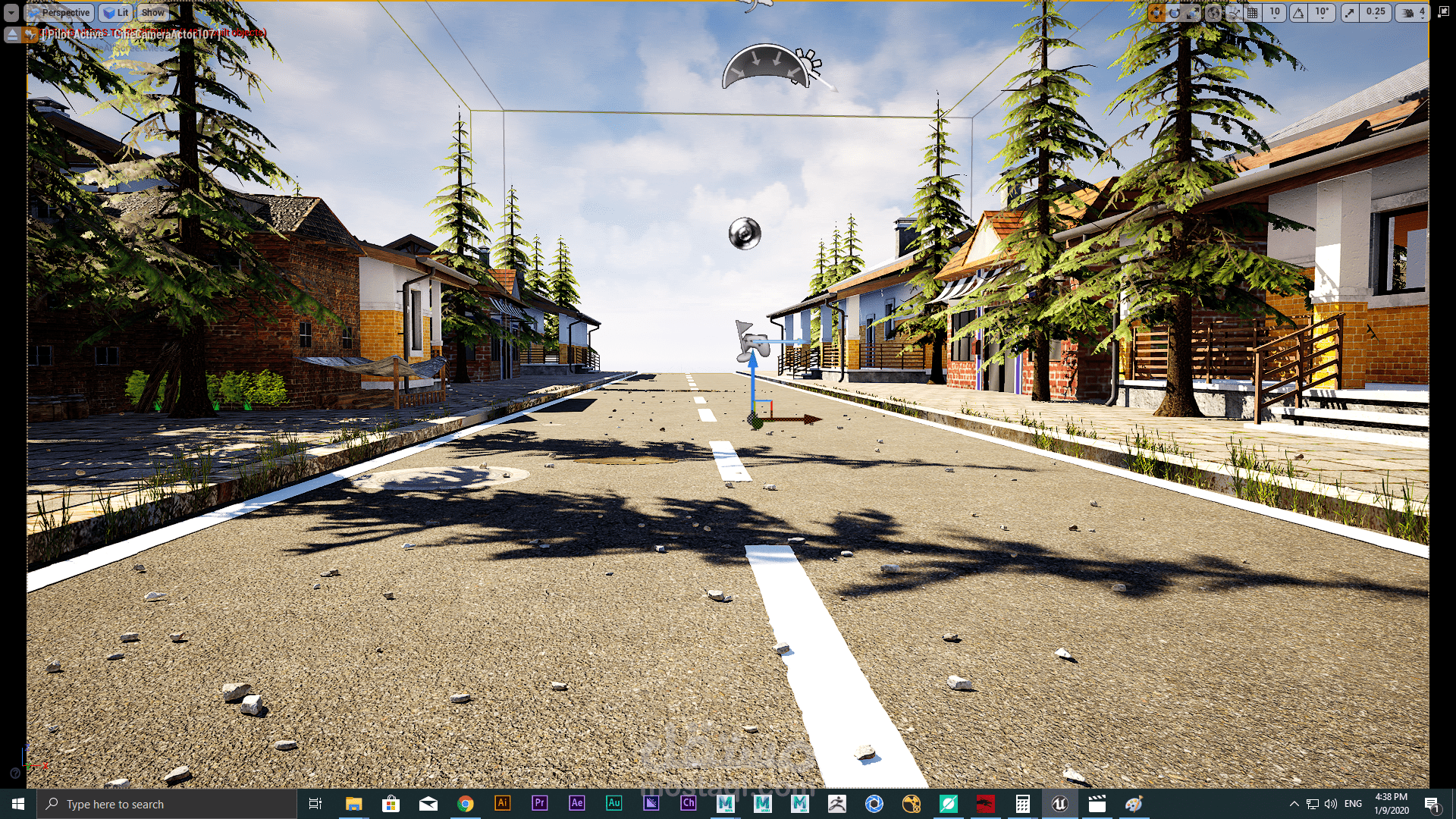Maximize or restore the viewport
Image resolution: width=1456 pixels, height=819 pixels.
(1443, 13)
